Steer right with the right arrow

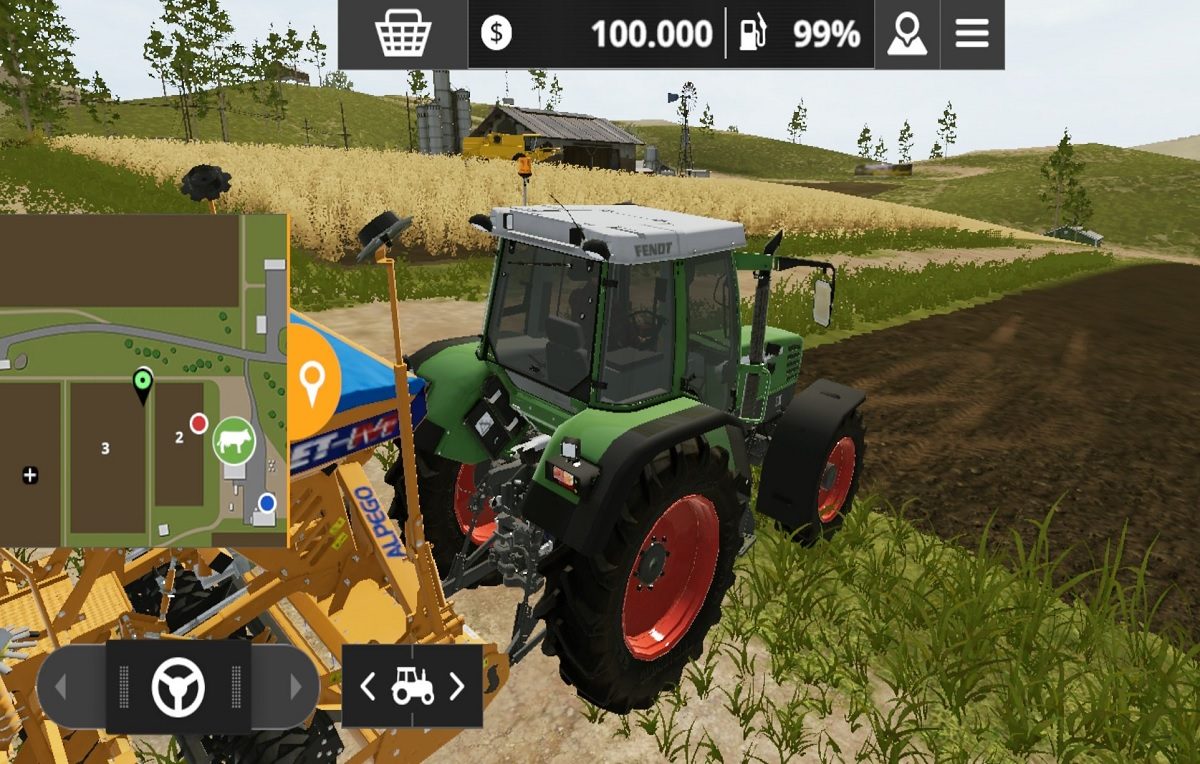[295, 687]
